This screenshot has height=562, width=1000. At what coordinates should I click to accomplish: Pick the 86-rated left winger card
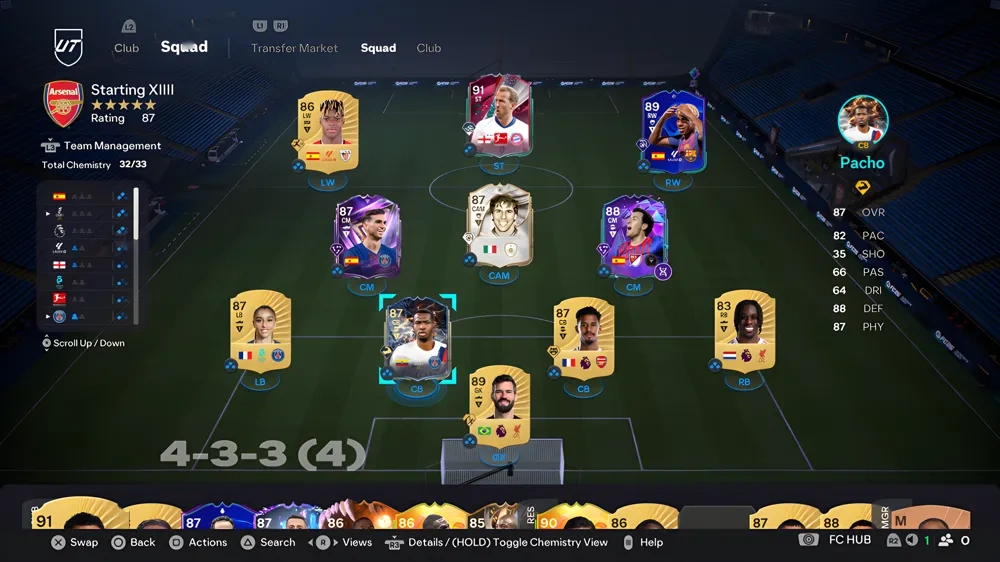coord(327,134)
